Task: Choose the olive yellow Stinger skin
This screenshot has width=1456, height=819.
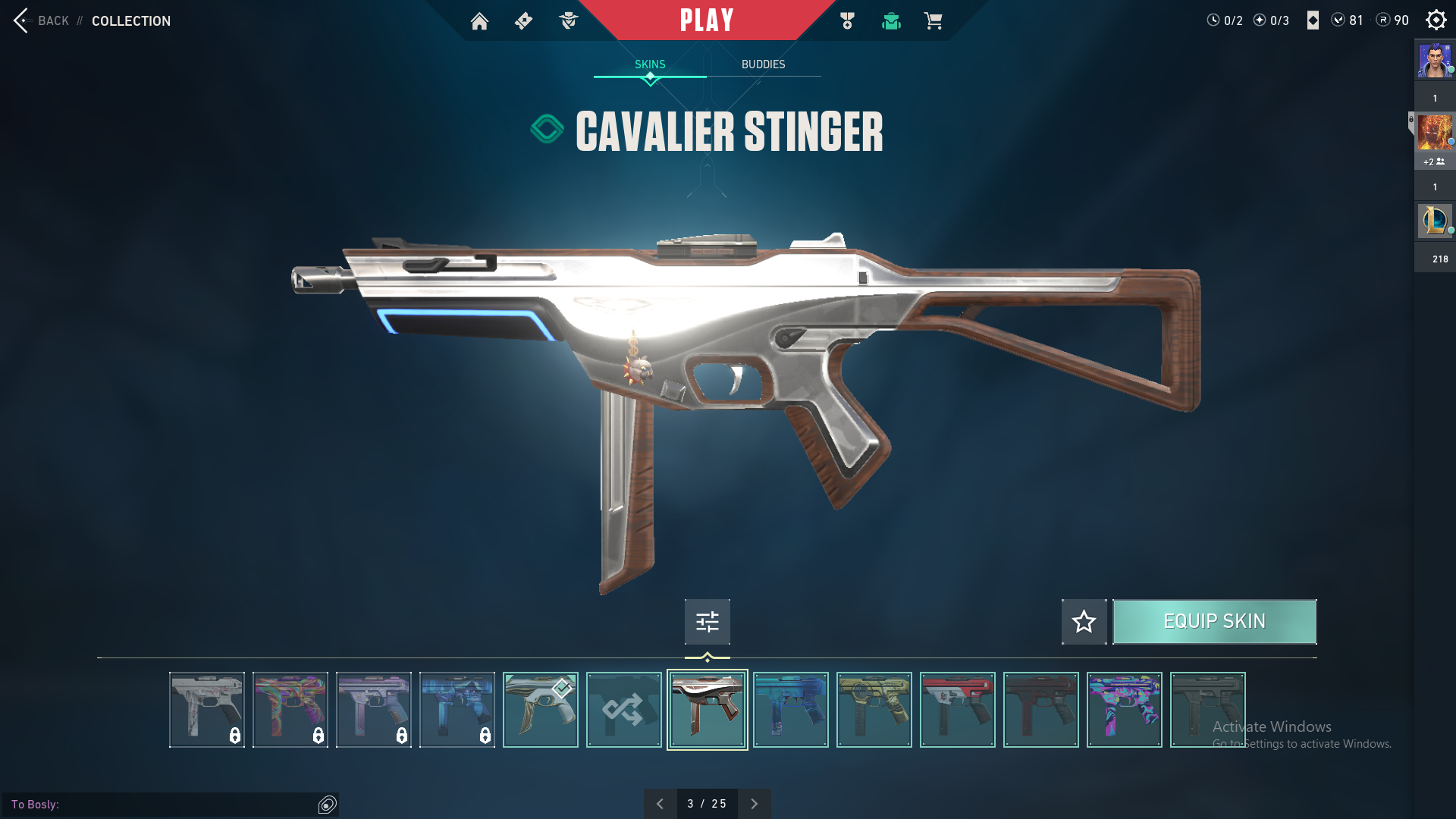Action: coord(874,710)
